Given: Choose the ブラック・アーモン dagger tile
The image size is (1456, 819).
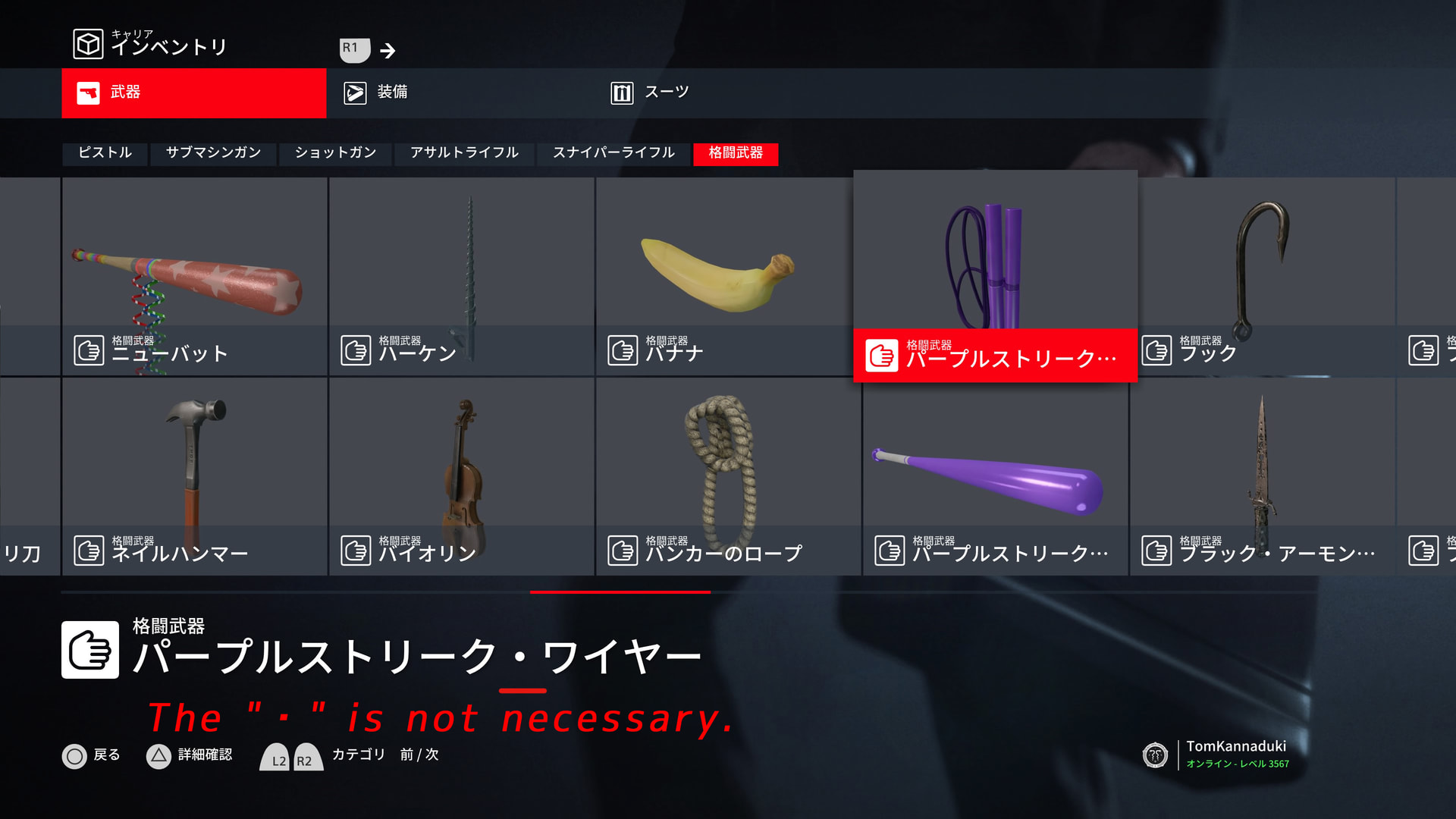Looking at the screenshot, I should coord(1262,476).
